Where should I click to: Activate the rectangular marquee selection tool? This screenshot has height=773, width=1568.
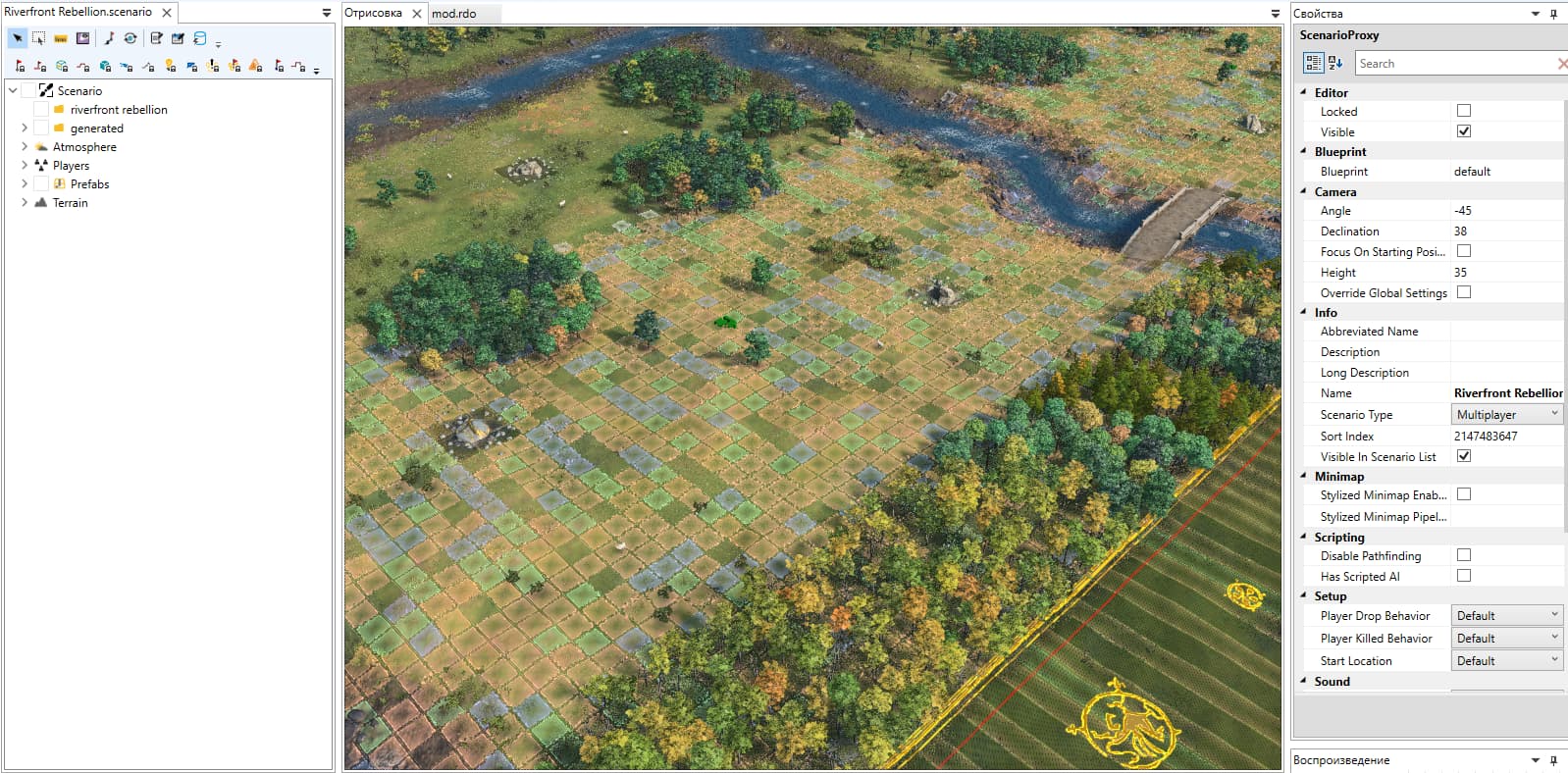click(x=39, y=38)
